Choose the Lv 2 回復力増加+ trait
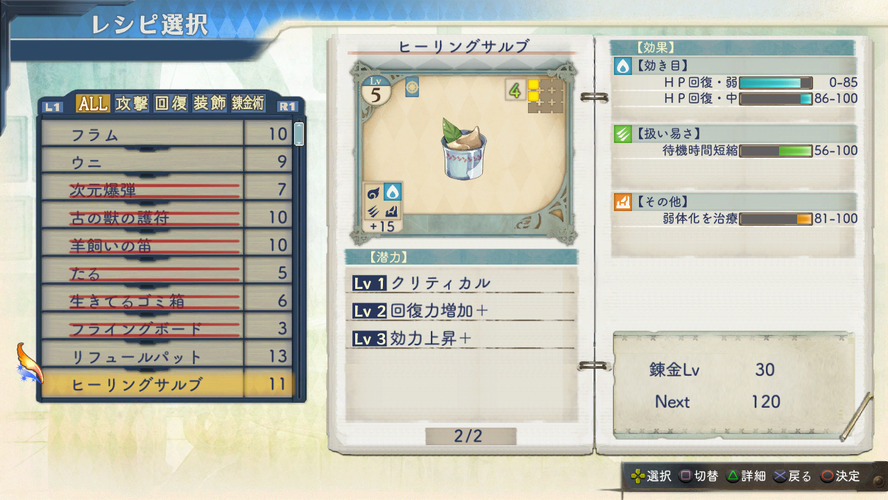This screenshot has height=500, width=888. coord(460,311)
